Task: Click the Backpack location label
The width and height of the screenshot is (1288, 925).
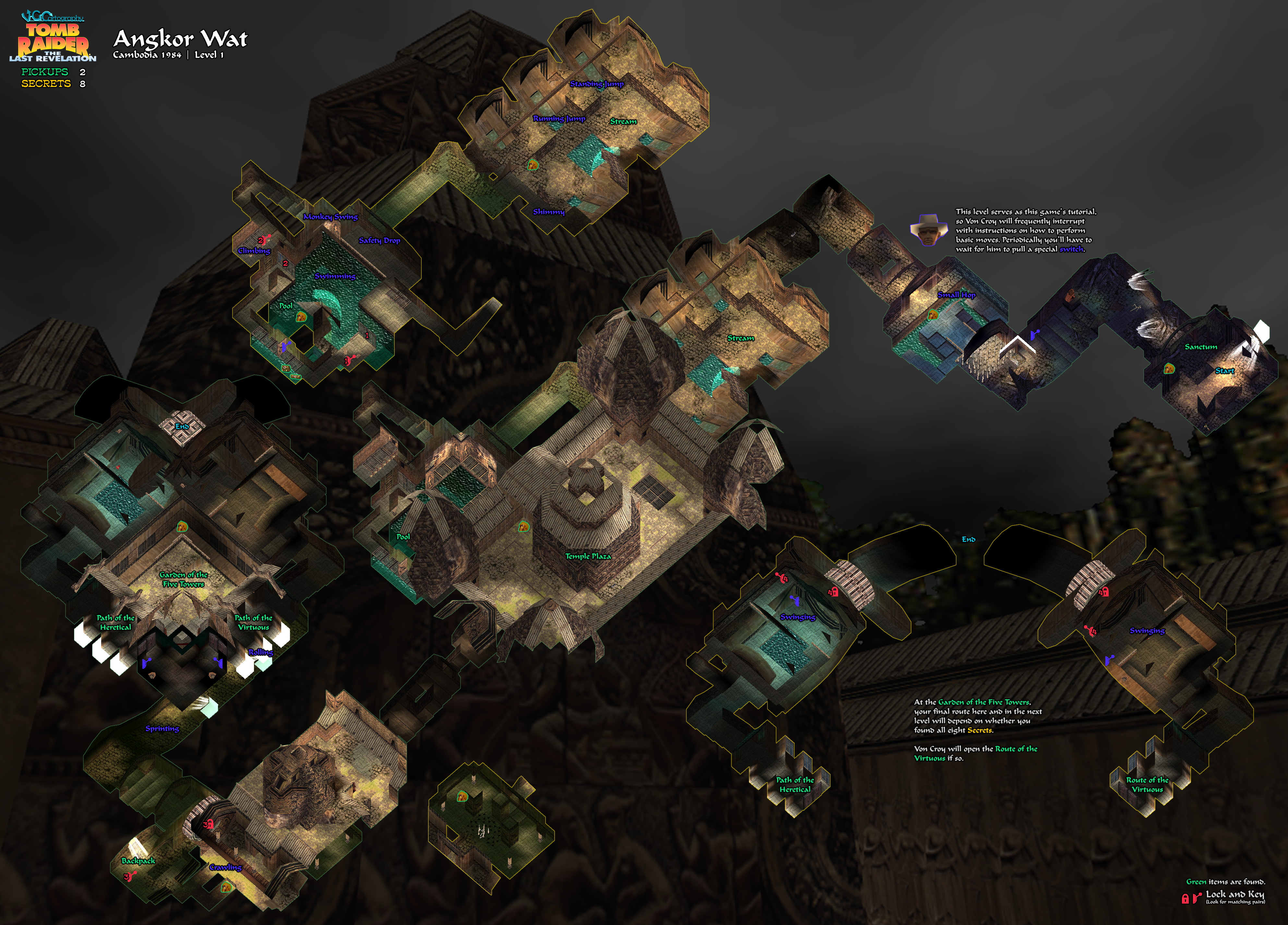Action: 138,861
